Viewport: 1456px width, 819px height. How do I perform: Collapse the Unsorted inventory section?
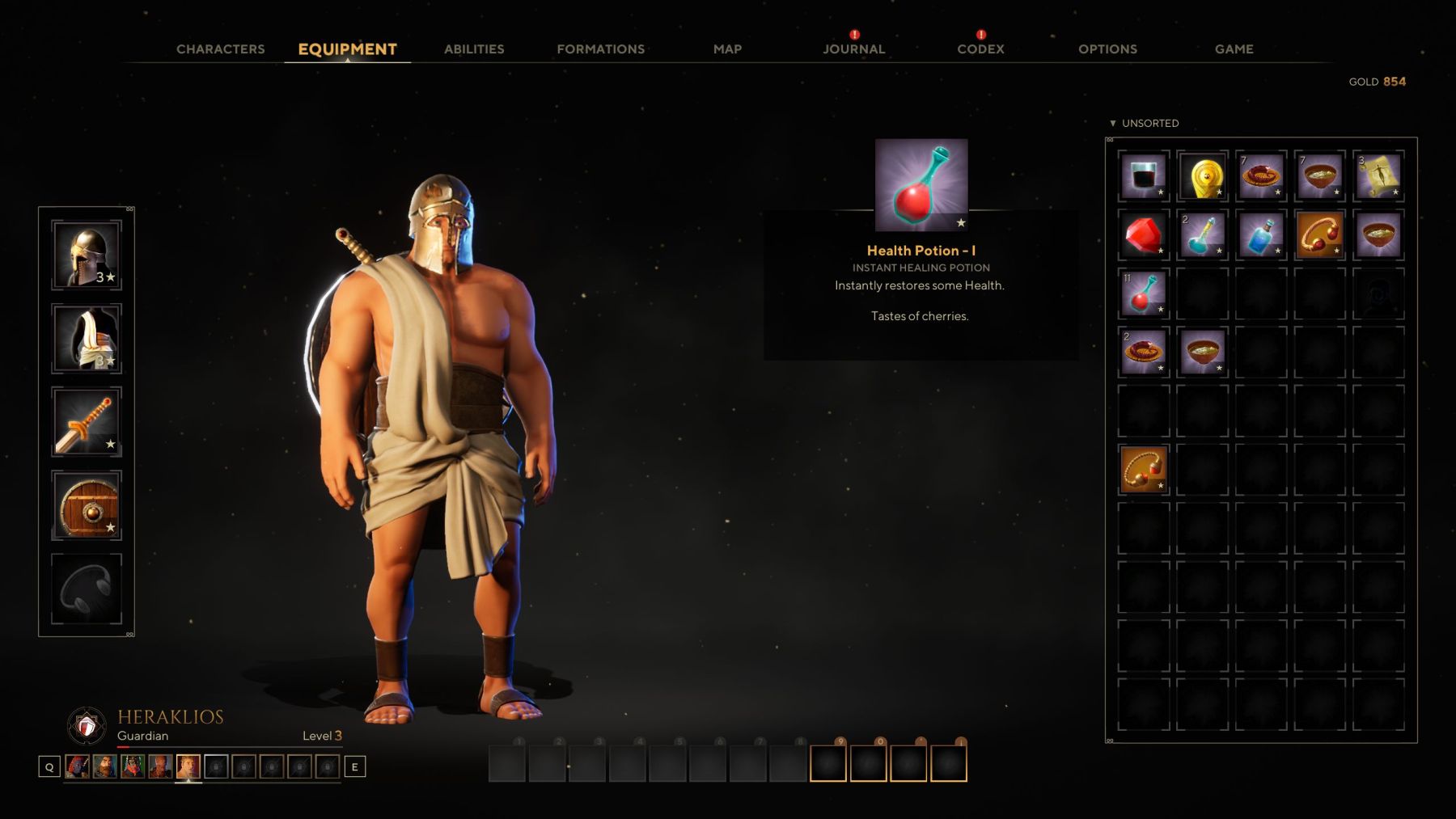1114,123
